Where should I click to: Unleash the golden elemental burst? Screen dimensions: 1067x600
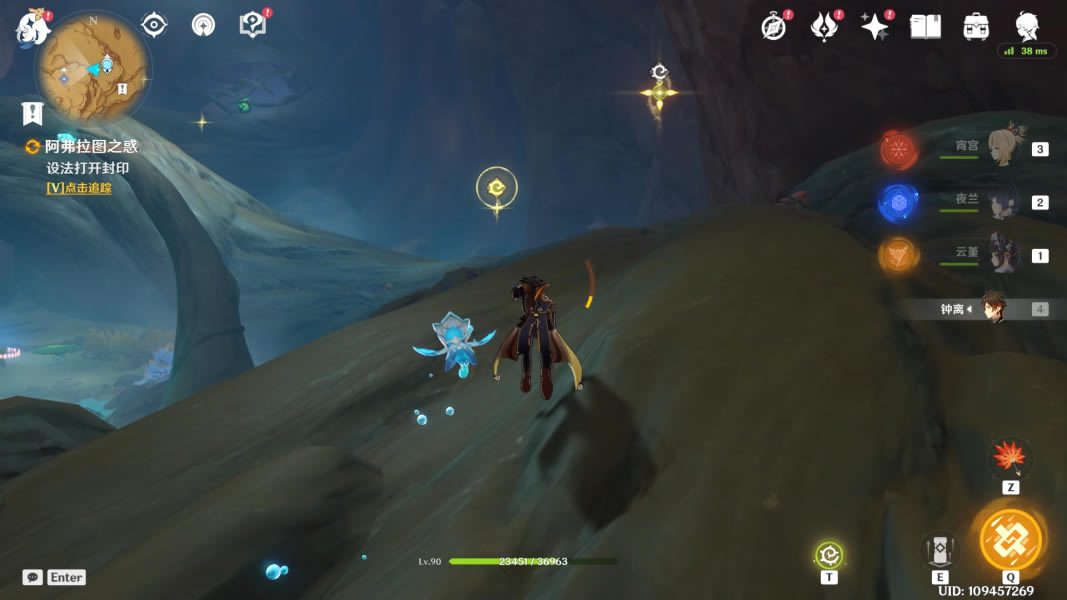tap(1010, 540)
